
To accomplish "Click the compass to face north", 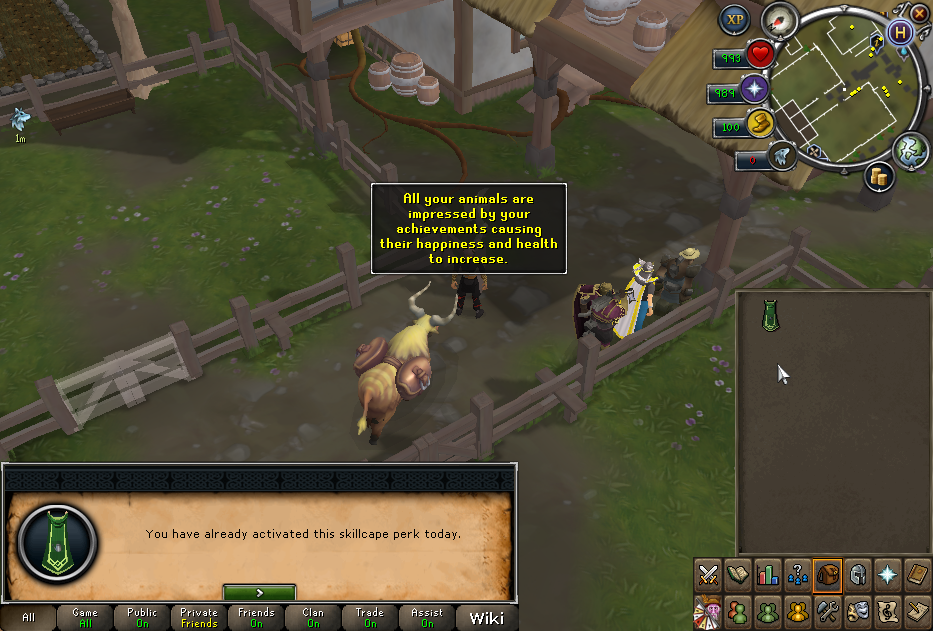I will click(x=777, y=20).
